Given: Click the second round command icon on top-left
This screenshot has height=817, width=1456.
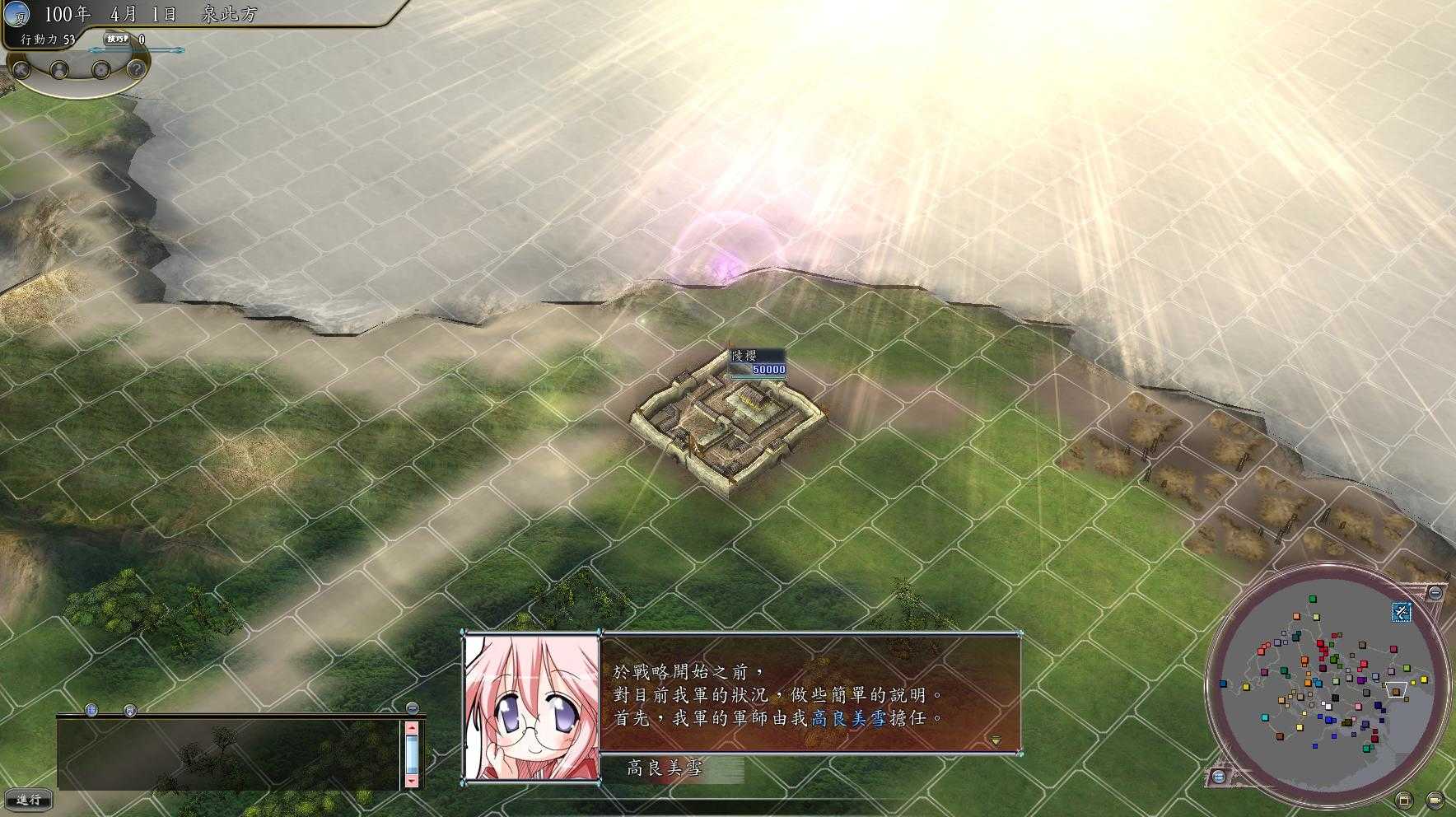Looking at the screenshot, I should pyautogui.click(x=58, y=72).
